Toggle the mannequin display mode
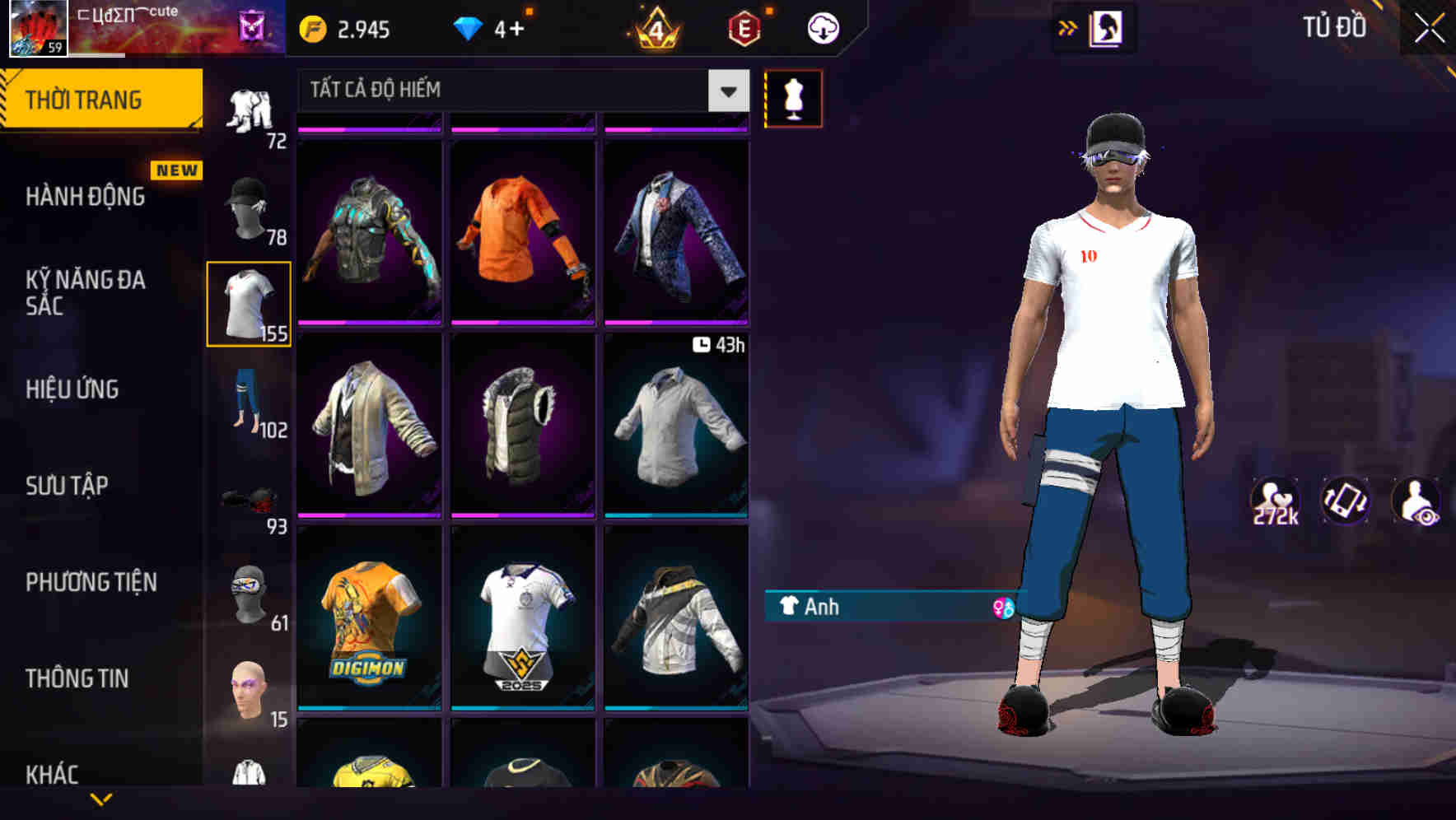This screenshot has width=1456, height=820. coord(793,98)
